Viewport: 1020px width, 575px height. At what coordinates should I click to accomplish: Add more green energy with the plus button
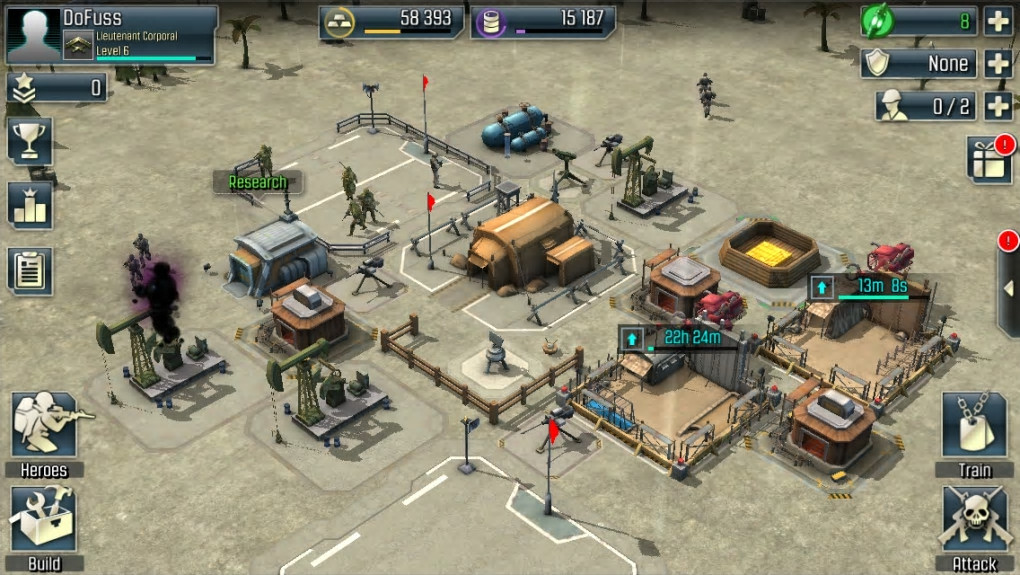tap(998, 21)
